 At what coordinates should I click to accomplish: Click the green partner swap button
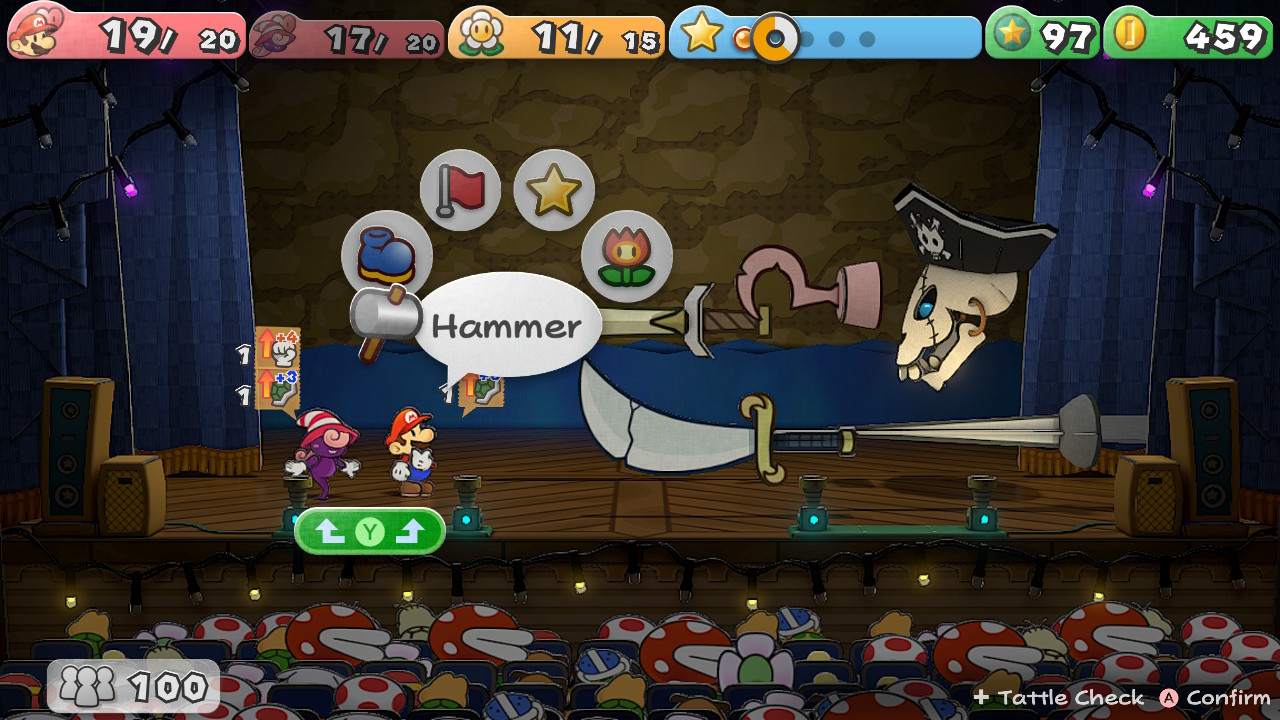[370, 532]
